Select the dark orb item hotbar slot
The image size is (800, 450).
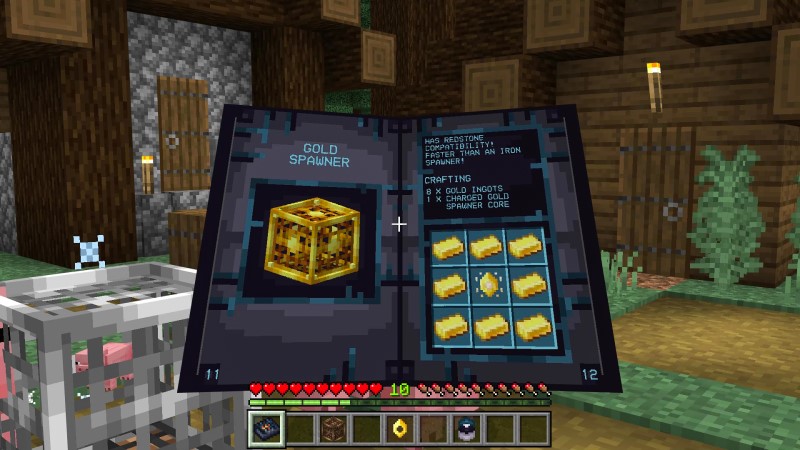467,429
